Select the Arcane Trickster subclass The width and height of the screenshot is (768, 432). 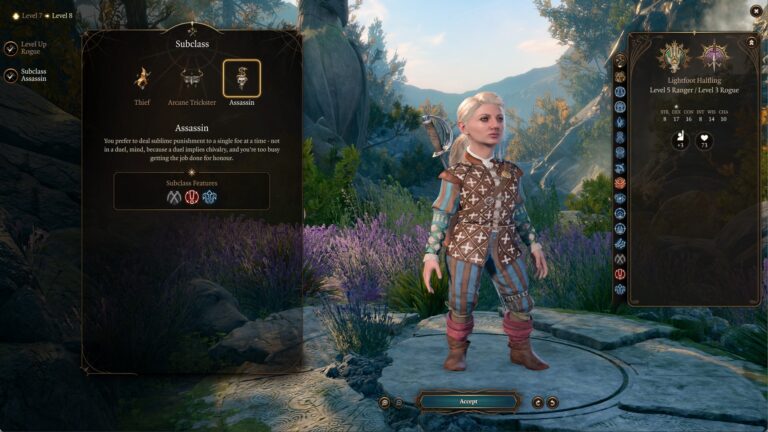point(191,79)
